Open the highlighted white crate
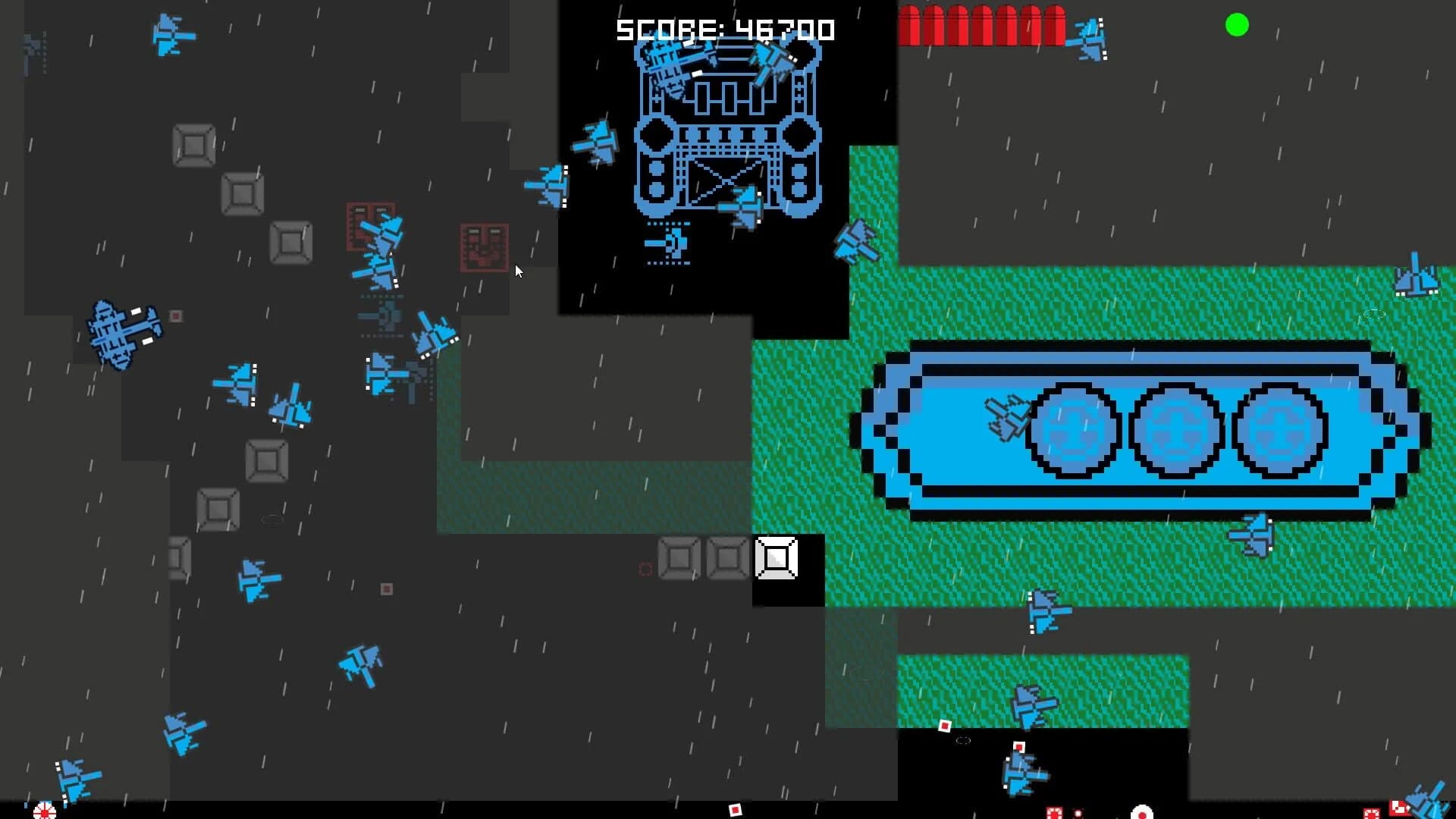 pos(775,559)
